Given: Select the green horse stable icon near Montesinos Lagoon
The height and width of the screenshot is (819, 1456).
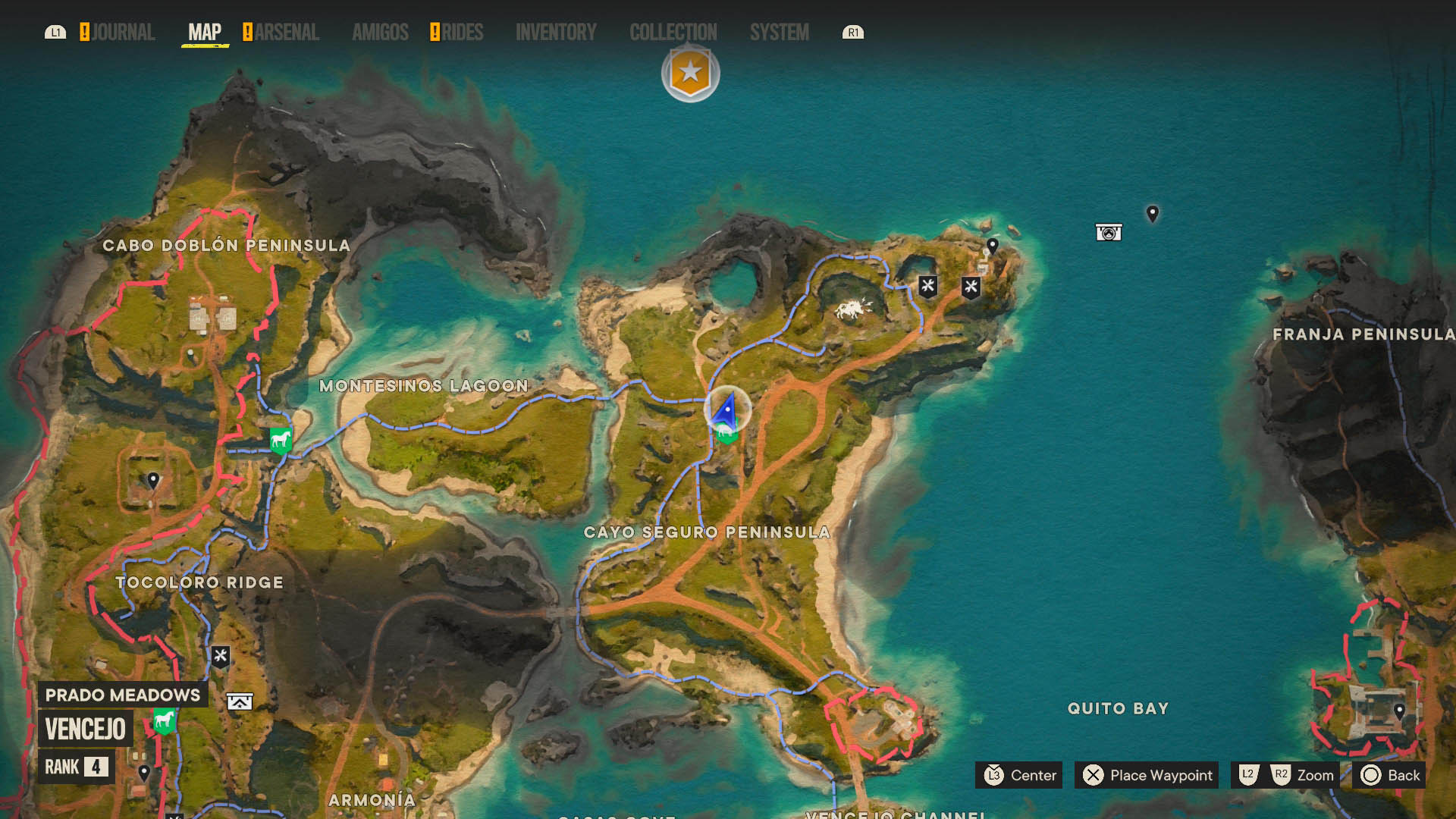Looking at the screenshot, I should [x=279, y=441].
